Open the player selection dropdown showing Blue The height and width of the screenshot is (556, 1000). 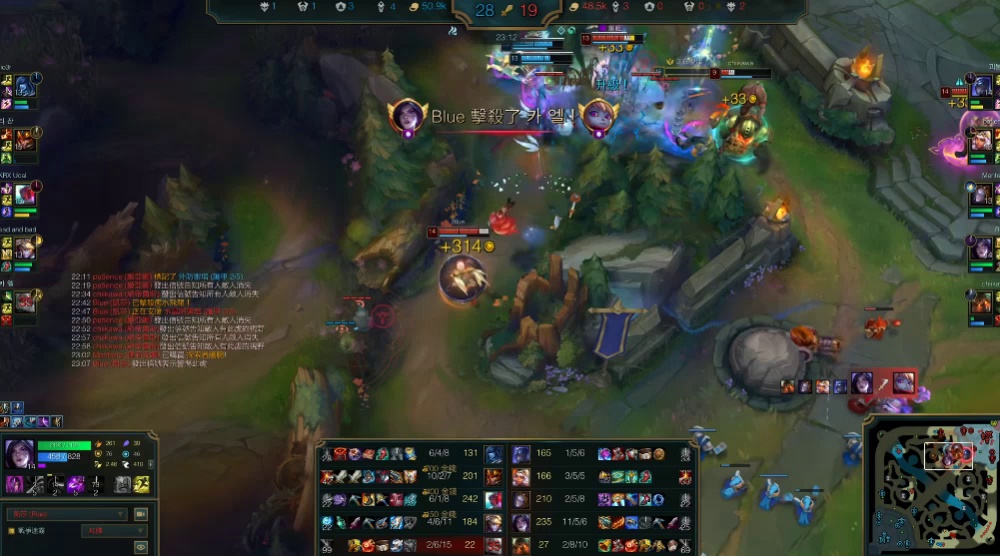click(66, 514)
